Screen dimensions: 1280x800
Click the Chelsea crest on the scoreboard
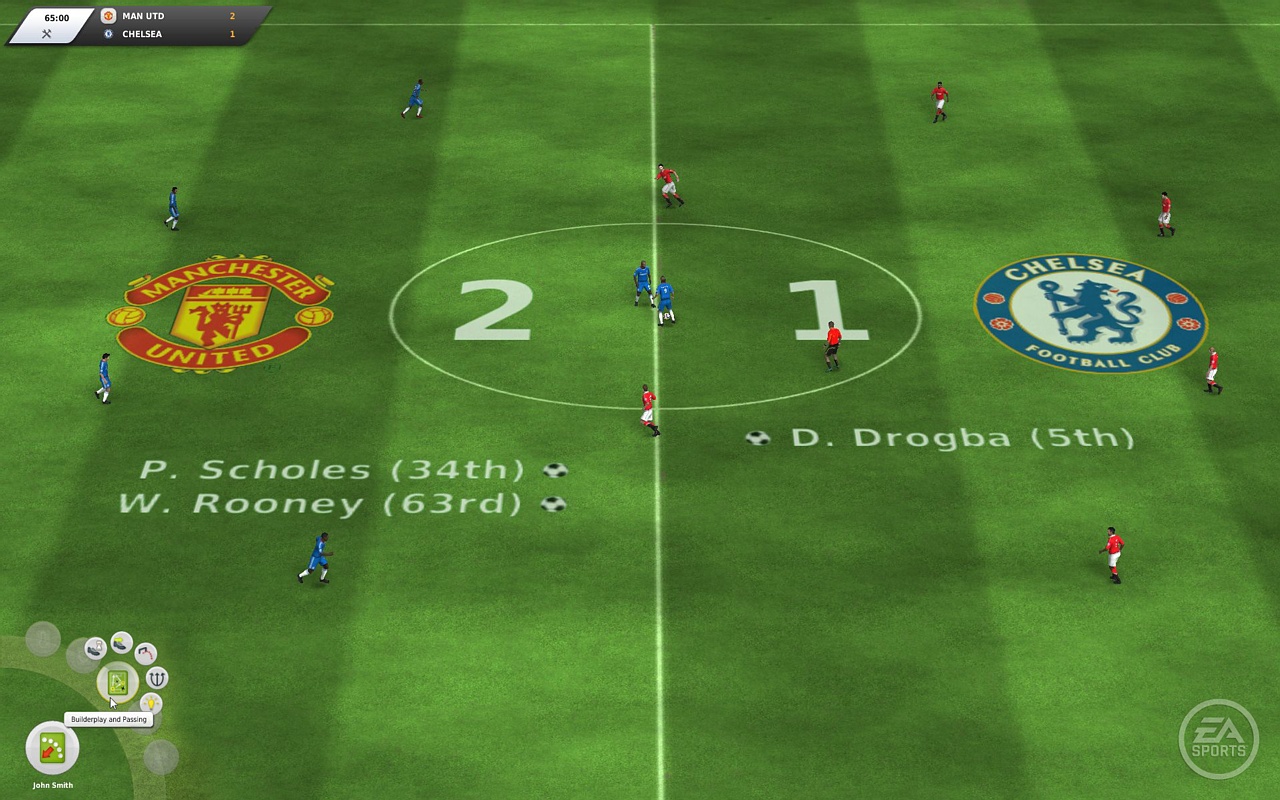point(107,33)
